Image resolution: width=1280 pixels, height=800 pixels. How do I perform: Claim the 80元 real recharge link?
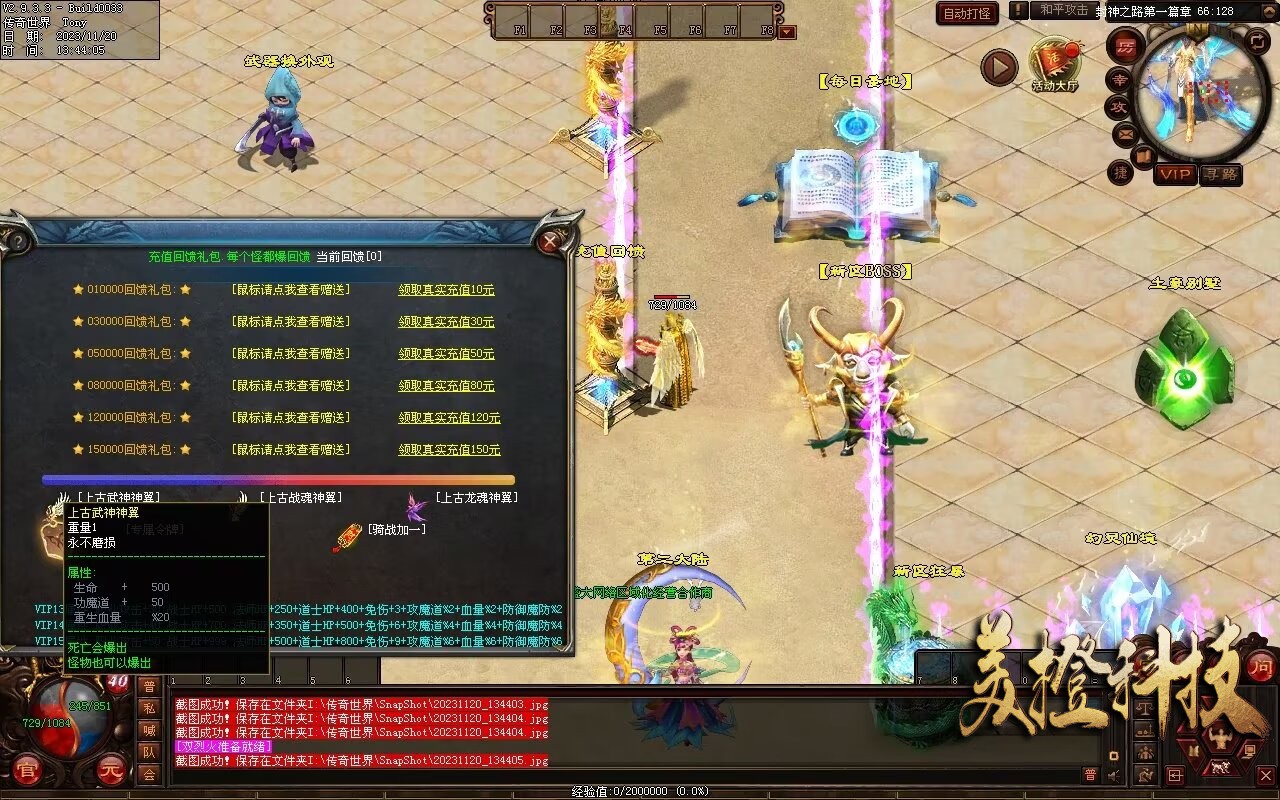[x=446, y=386]
